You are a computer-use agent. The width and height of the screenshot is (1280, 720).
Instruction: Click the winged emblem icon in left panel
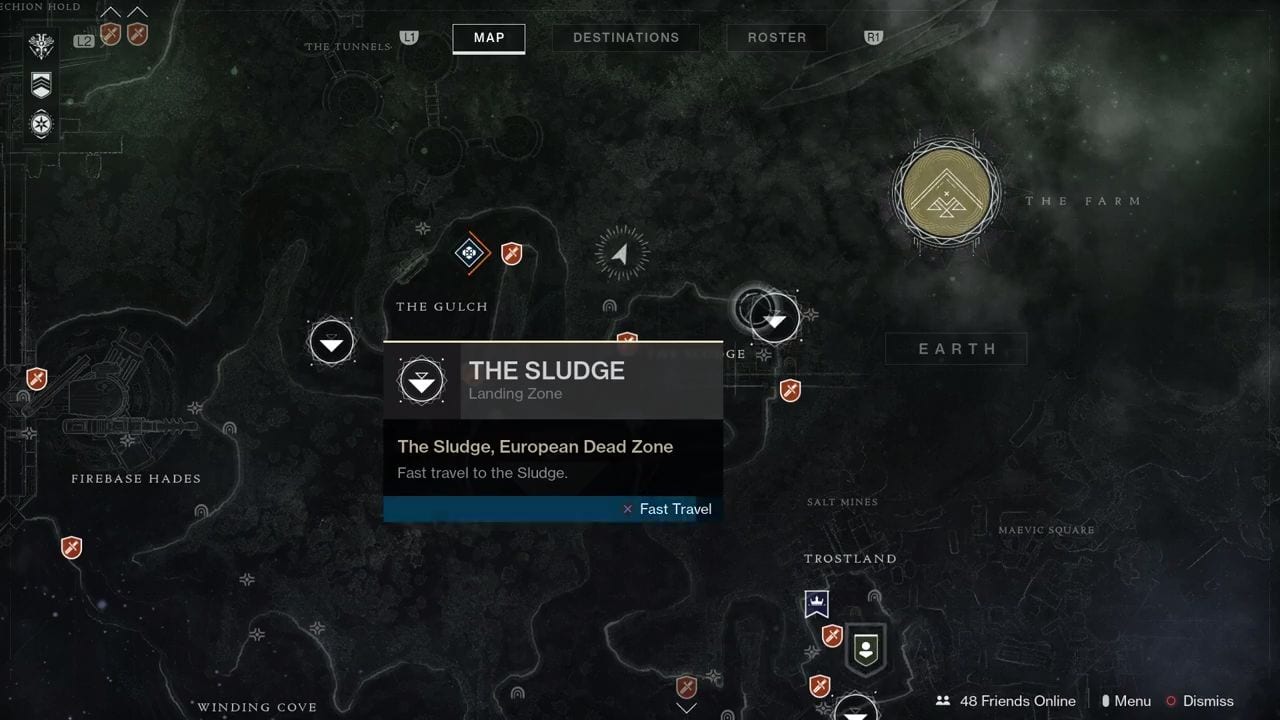[x=41, y=46]
